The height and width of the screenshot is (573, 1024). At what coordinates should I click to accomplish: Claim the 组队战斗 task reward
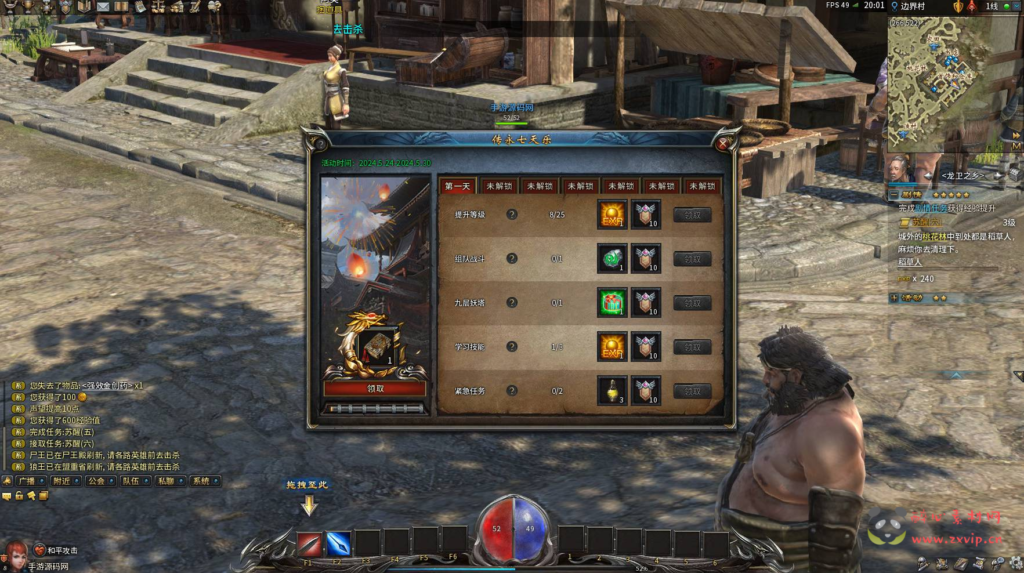pyautogui.click(x=692, y=259)
